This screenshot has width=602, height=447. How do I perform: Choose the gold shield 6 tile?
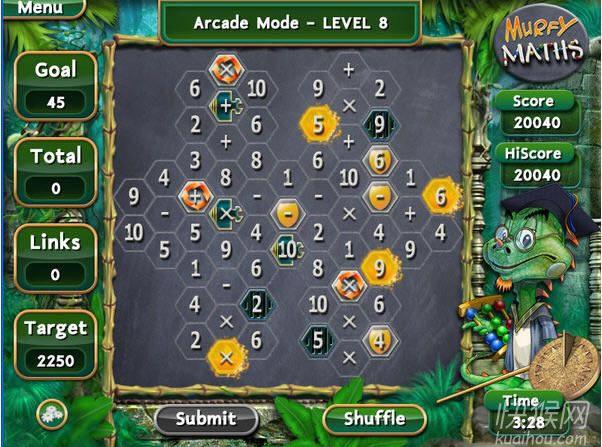(x=379, y=160)
